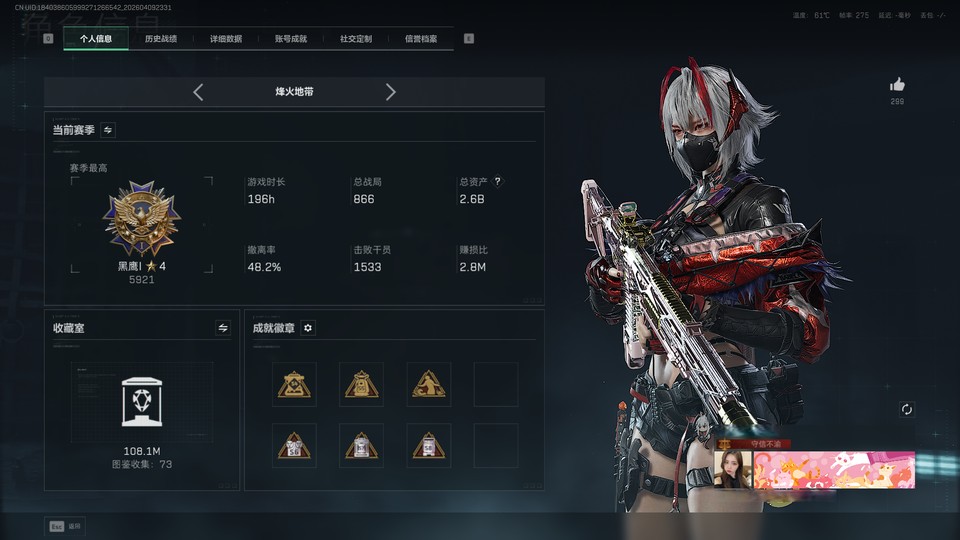Go to the 社交定制 tab
This screenshot has width=960, height=540.
pos(355,39)
